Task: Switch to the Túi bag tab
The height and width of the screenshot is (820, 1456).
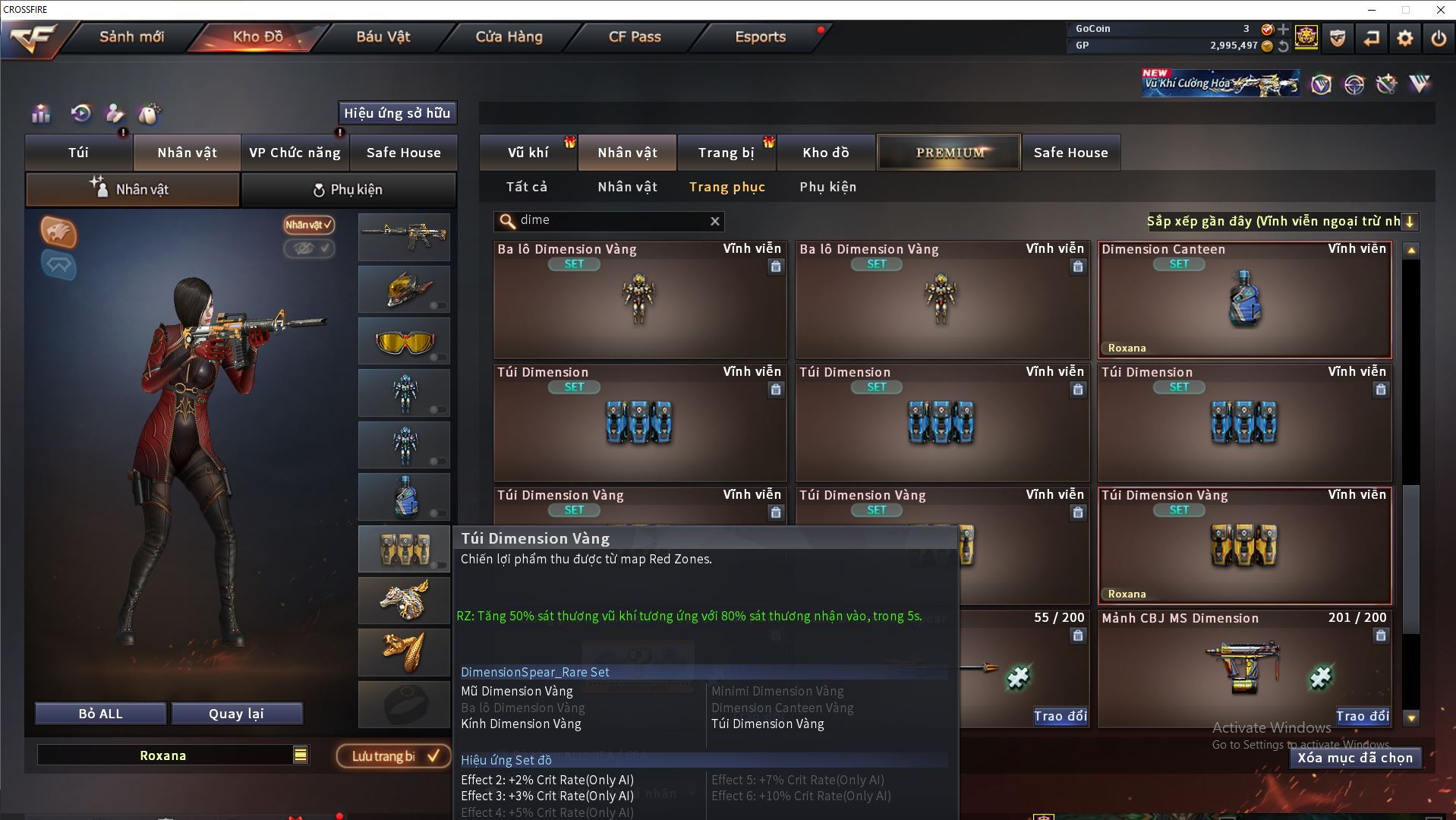Action: 79,153
